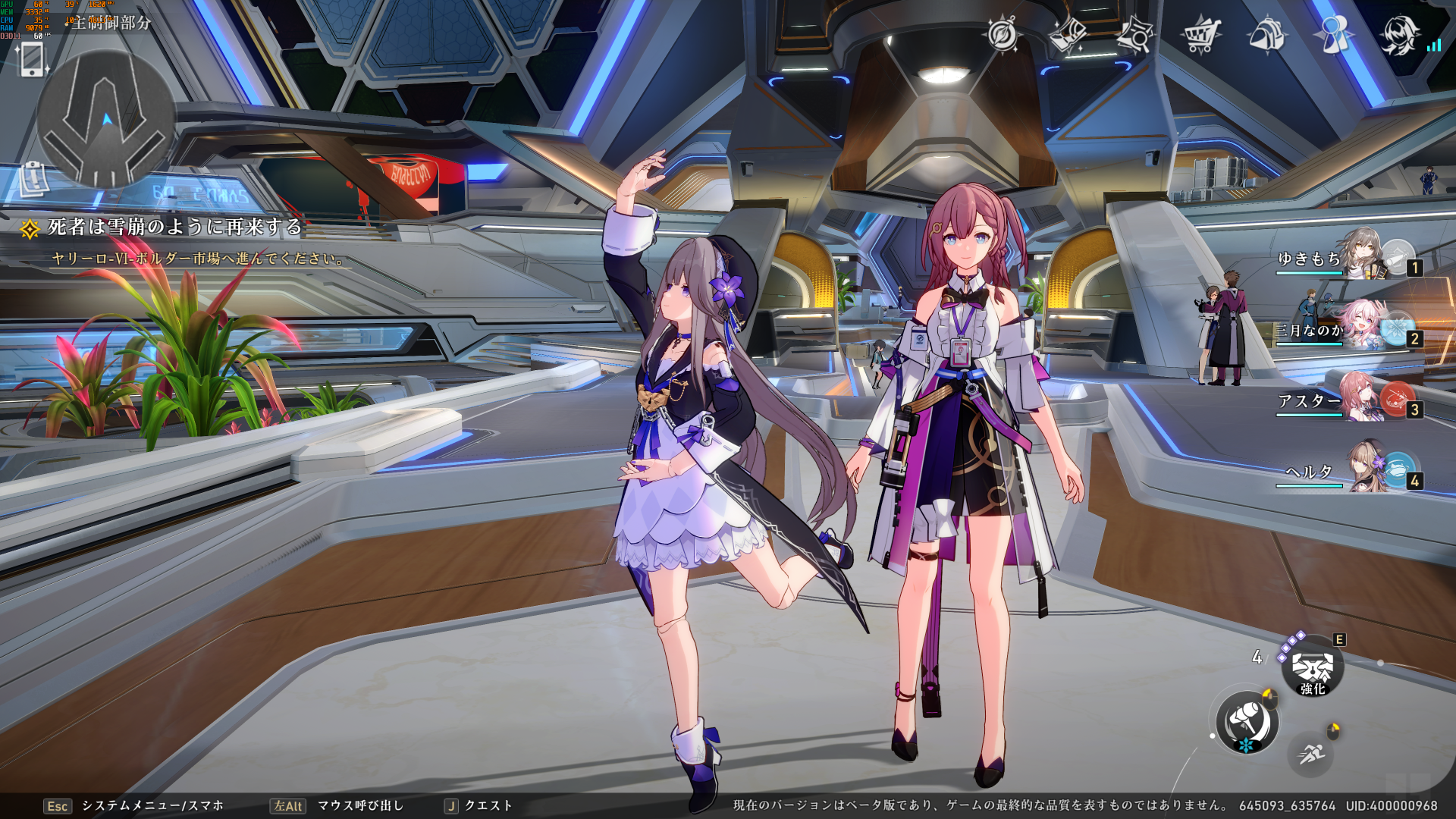Open the compass guide icon
The height and width of the screenshot is (819, 1456).
(1002, 35)
